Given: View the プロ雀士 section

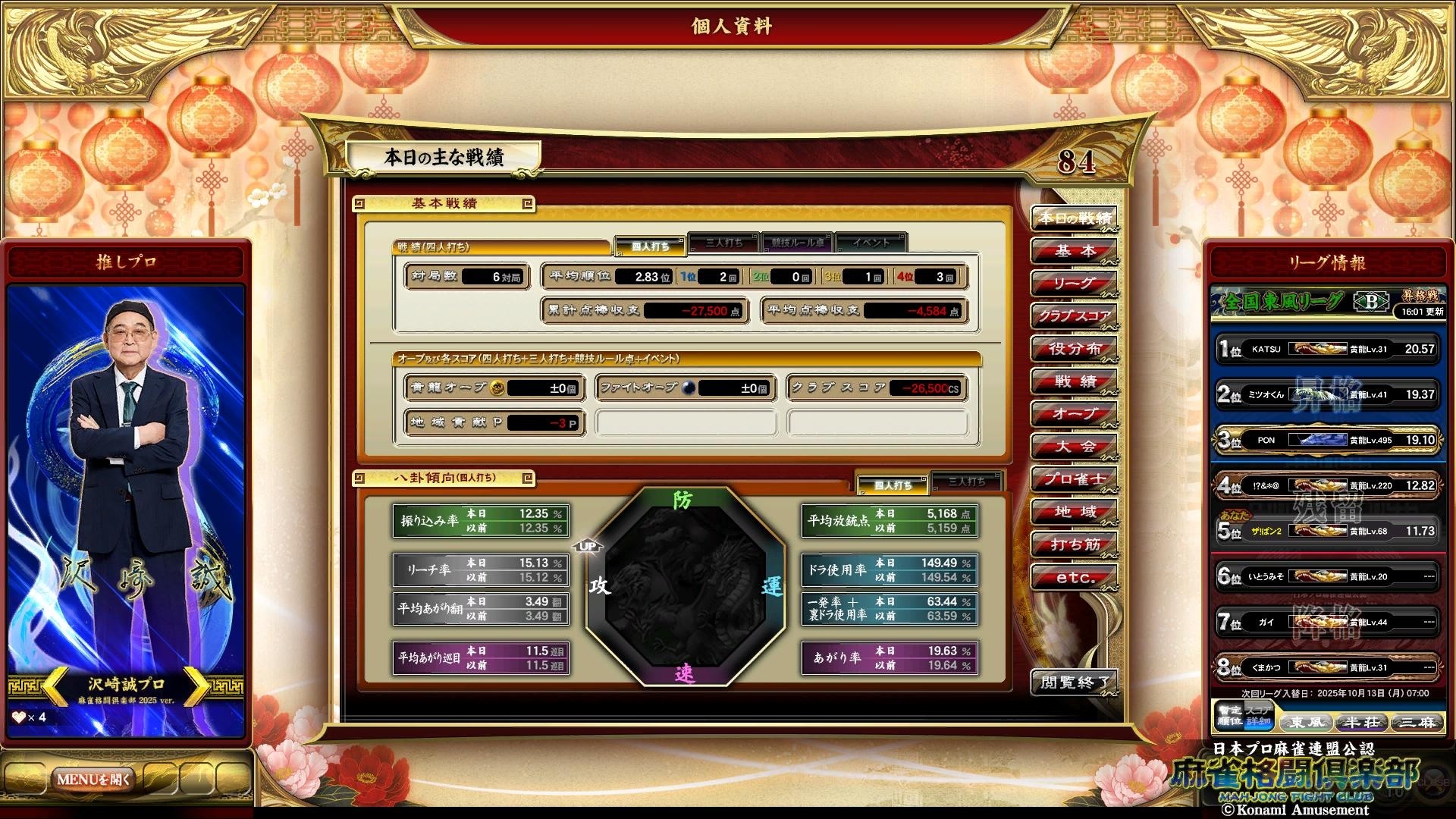Looking at the screenshot, I should point(1074,479).
